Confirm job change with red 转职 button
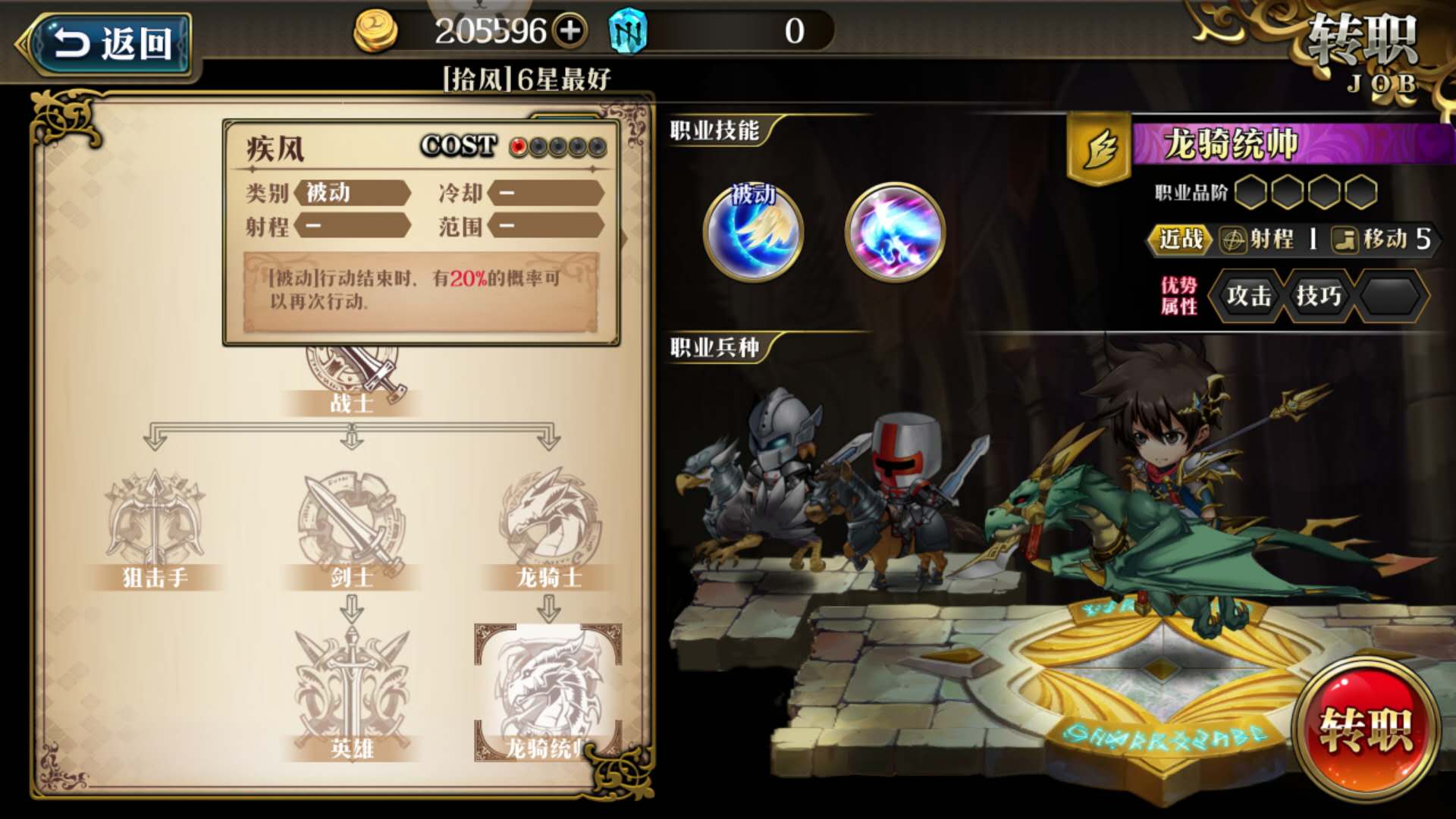Screen dimensions: 1456x819 point(1365,730)
